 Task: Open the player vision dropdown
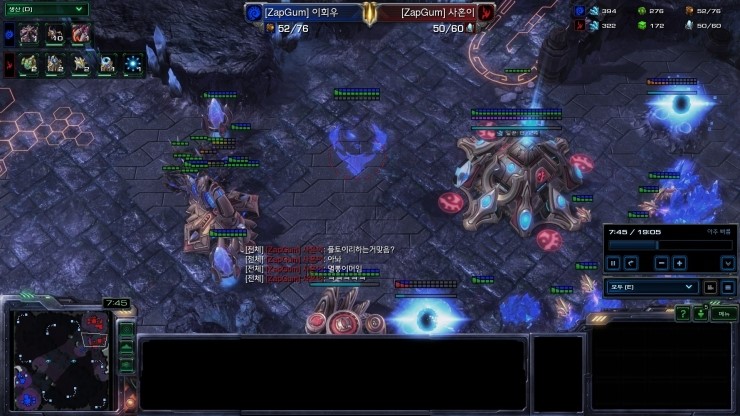(x=651, y=287)
